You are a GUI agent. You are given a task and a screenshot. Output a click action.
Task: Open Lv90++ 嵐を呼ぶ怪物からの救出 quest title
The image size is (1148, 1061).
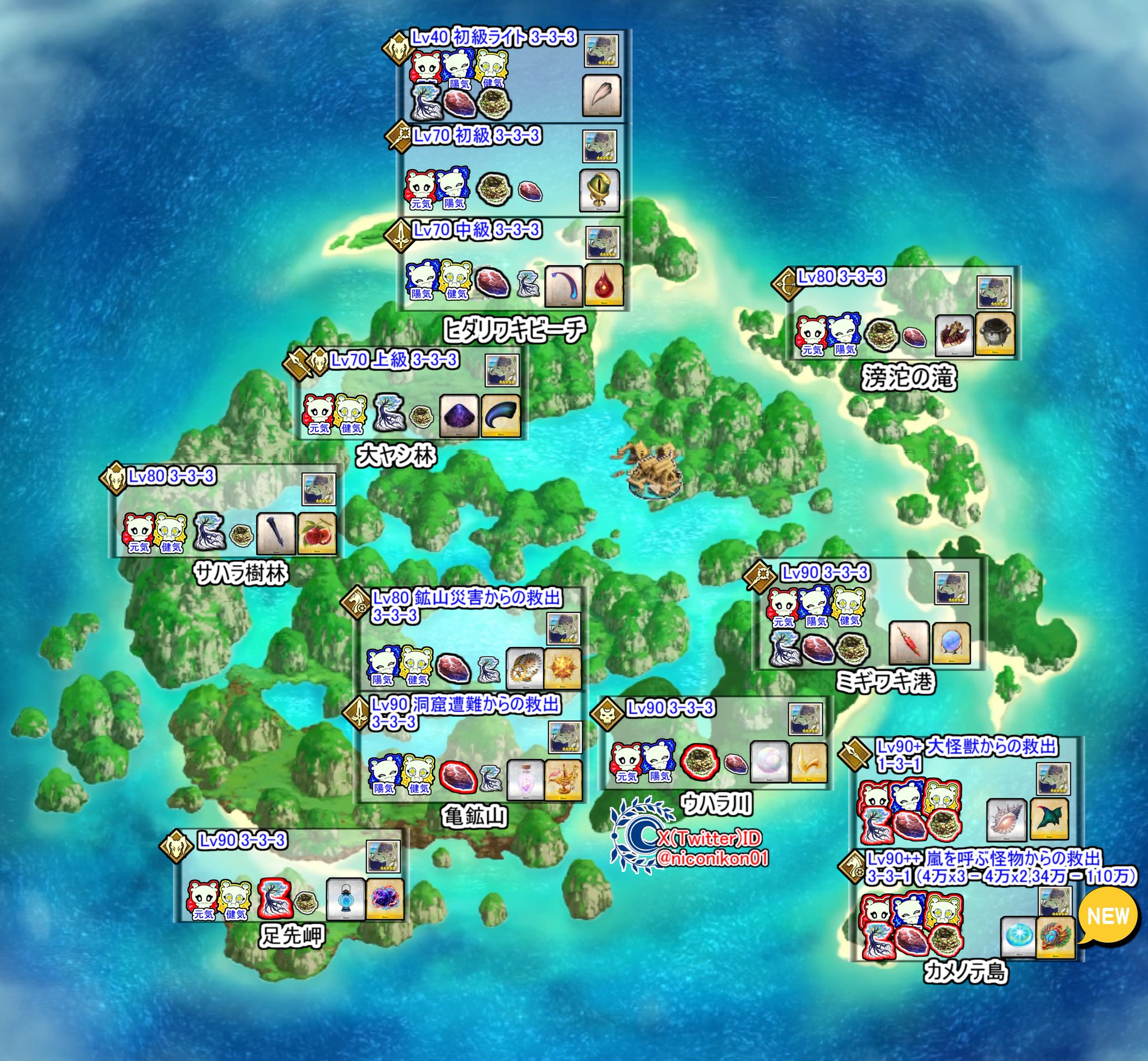[984, 860]
